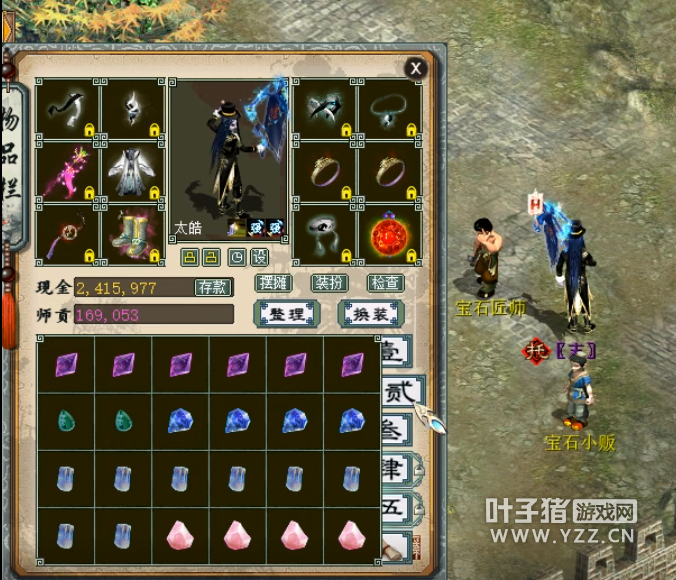Select the white robe armor slot
This screenshot has height=580, width=676.
(131, 170)
